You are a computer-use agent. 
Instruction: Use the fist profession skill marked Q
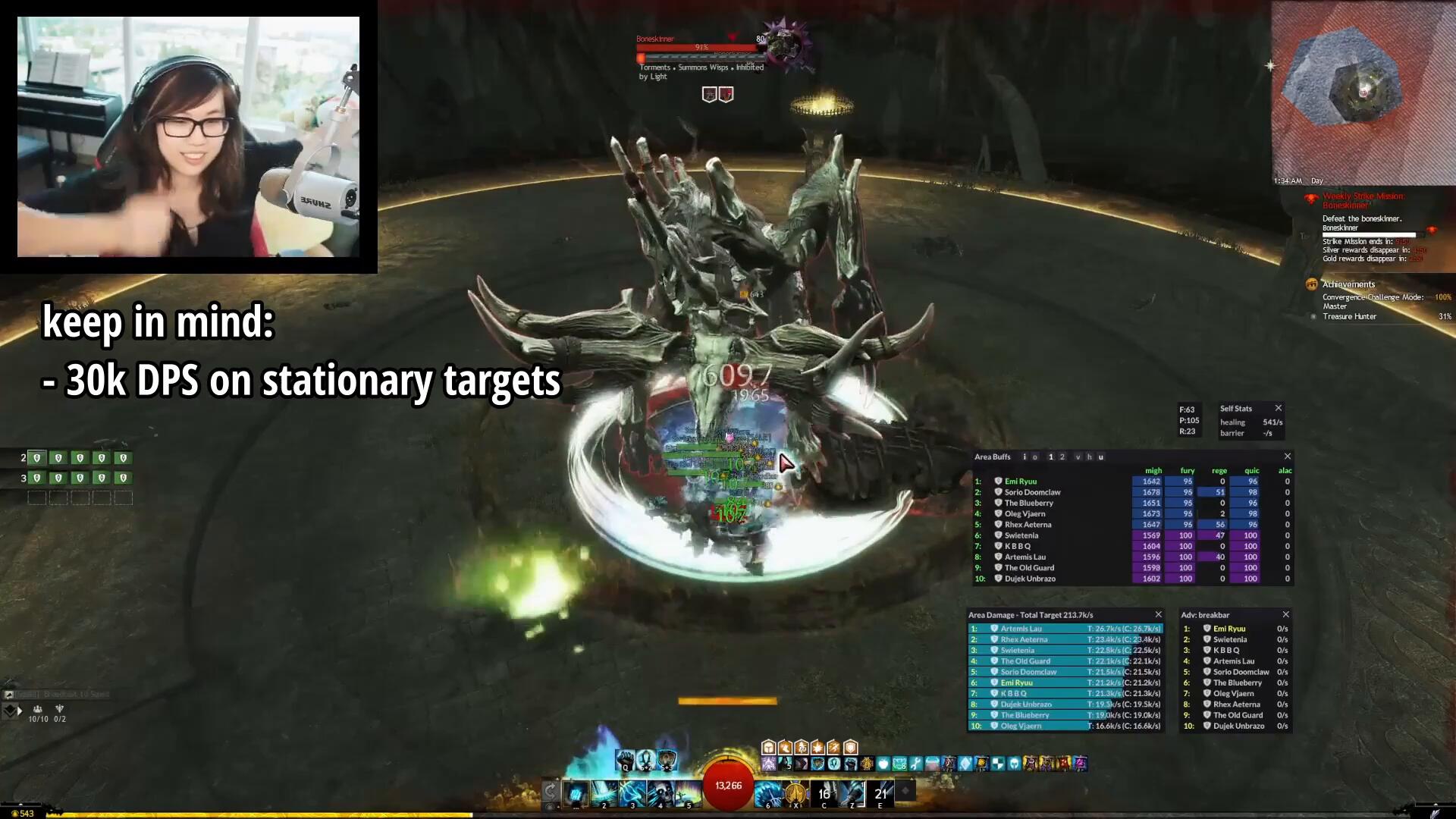click(x=626, y=759)
